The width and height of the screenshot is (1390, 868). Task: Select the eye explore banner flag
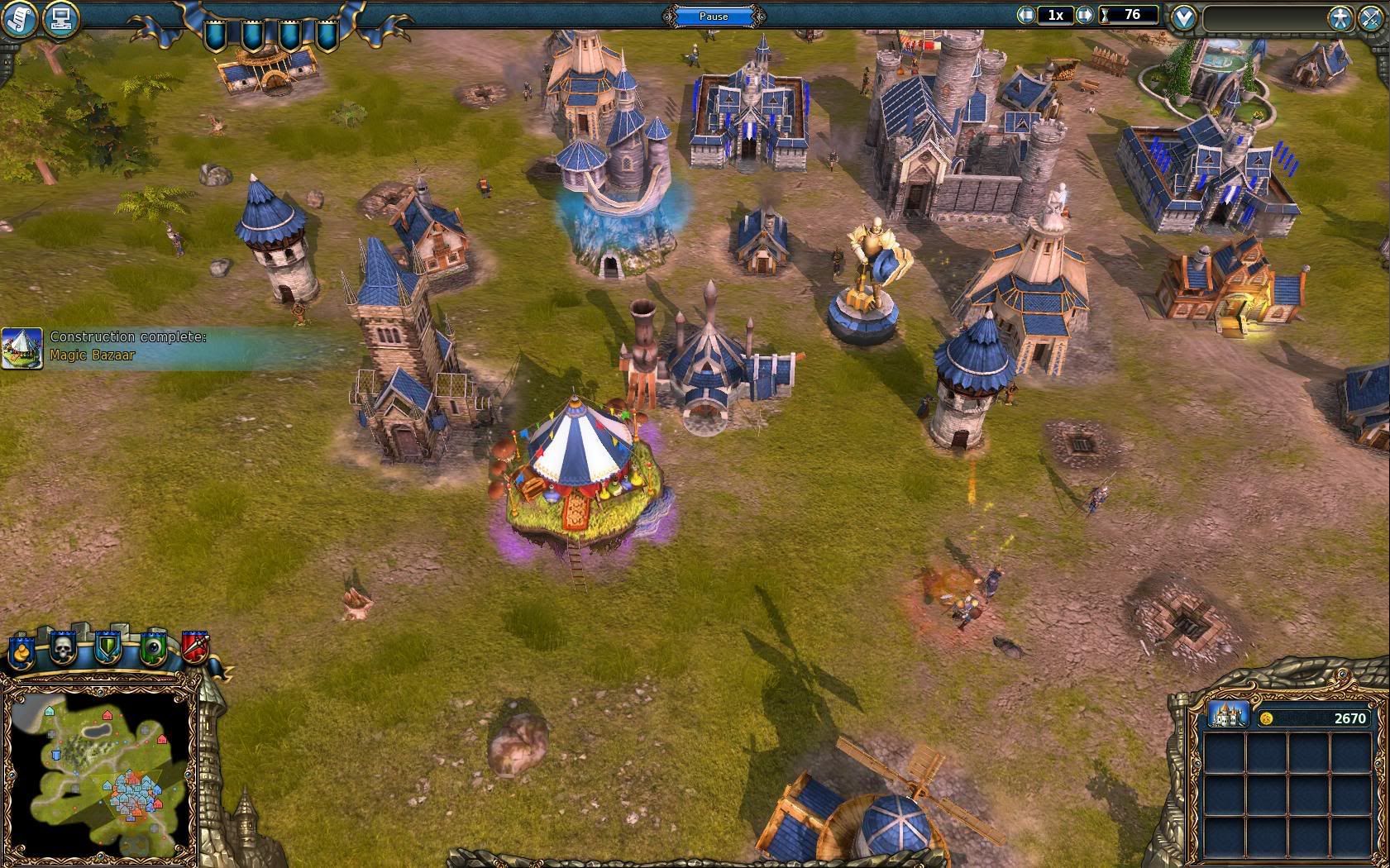[x=152, y=648]
